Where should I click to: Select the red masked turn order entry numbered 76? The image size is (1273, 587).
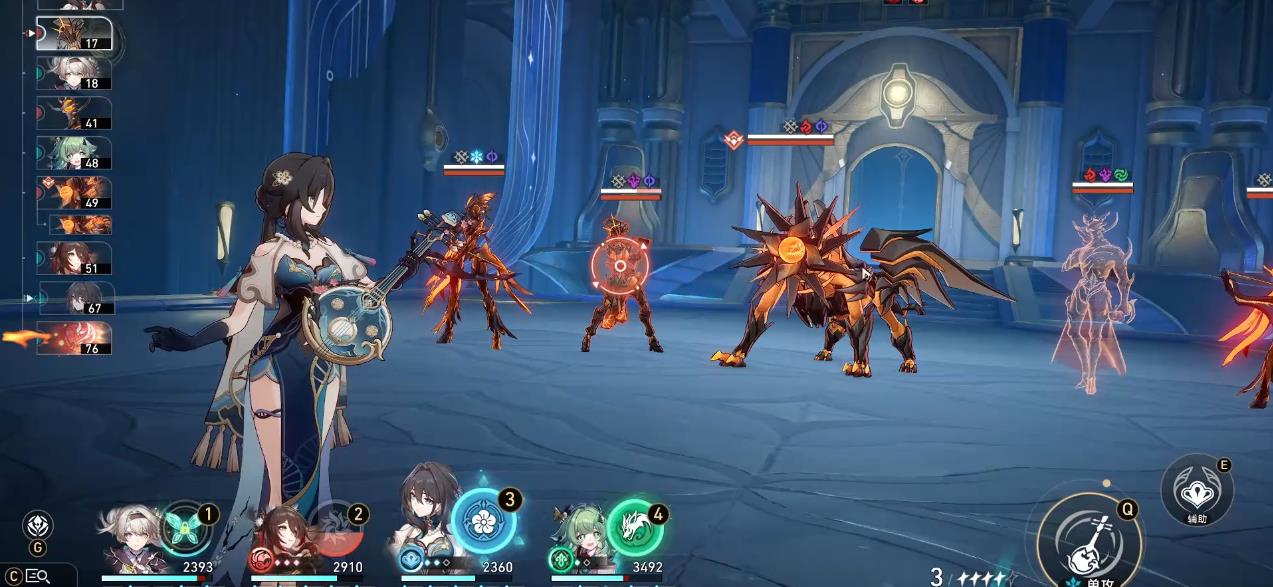tap(74, 339)
